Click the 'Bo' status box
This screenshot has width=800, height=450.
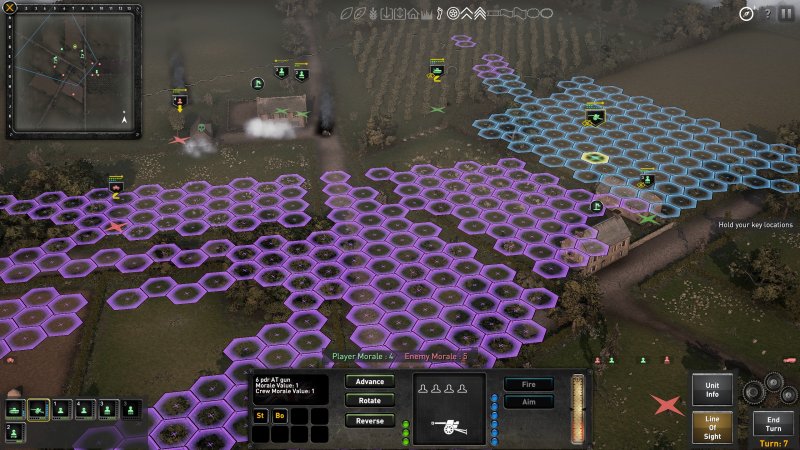[x=279, y=415]
